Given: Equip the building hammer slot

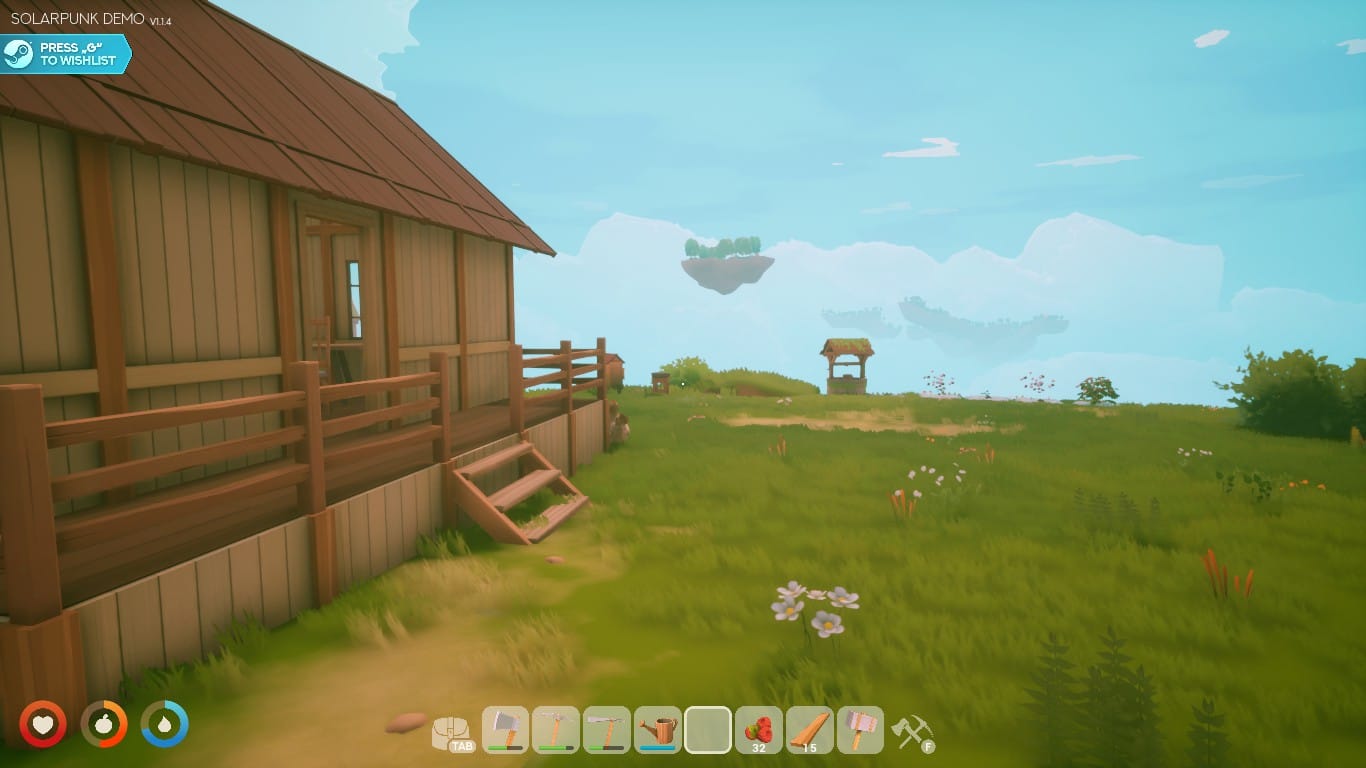Looking at the screenshot, I should (860, 729).
